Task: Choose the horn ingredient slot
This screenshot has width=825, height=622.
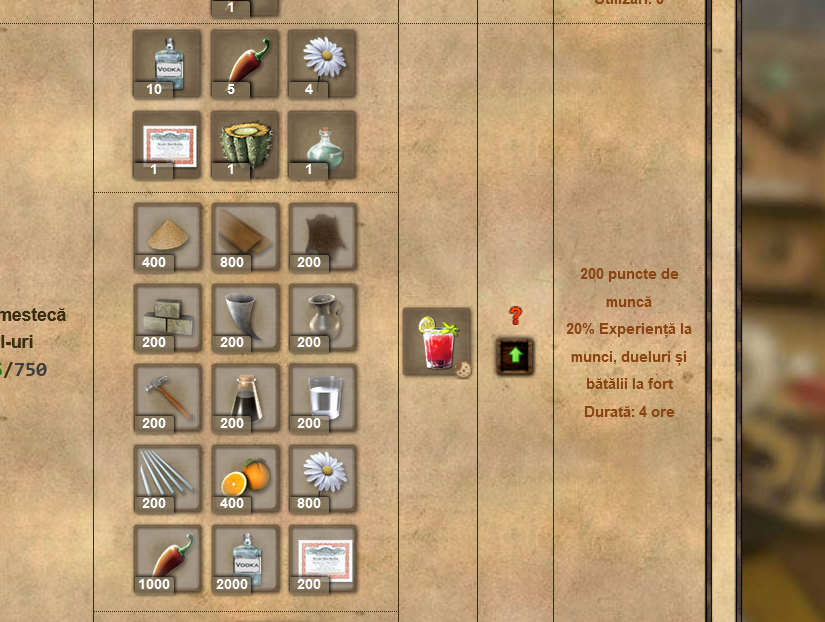Action: [245, 317]
